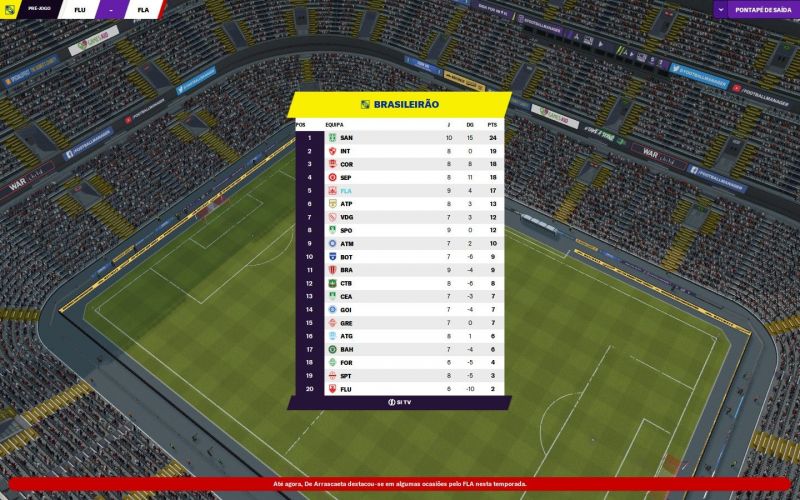Choose the SEP row in league table
This screenshot has height=500, width=800.
click(400, 177)
